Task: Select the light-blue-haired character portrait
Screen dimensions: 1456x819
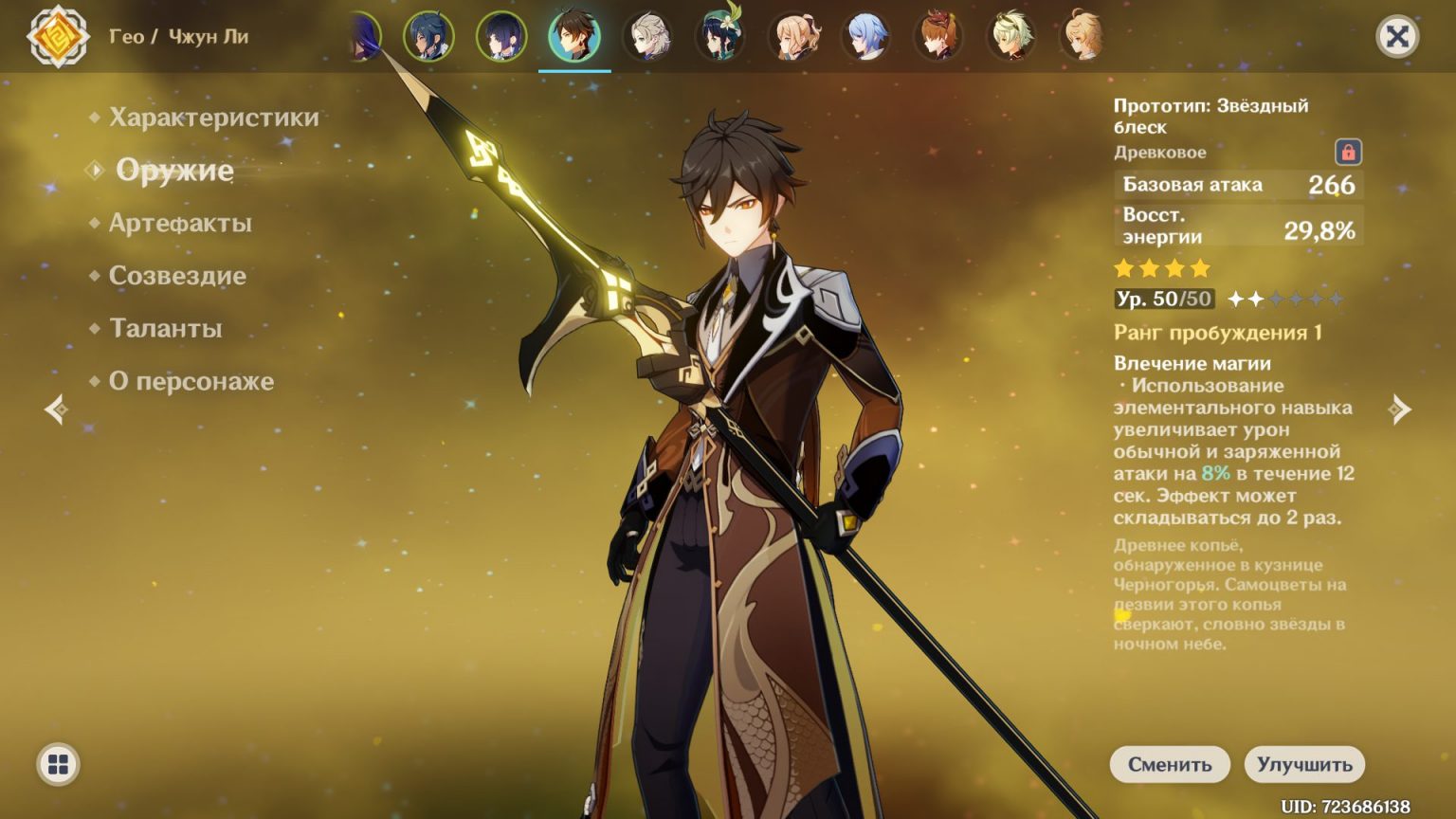Action: pyautogui.click(x=865, y=36)
